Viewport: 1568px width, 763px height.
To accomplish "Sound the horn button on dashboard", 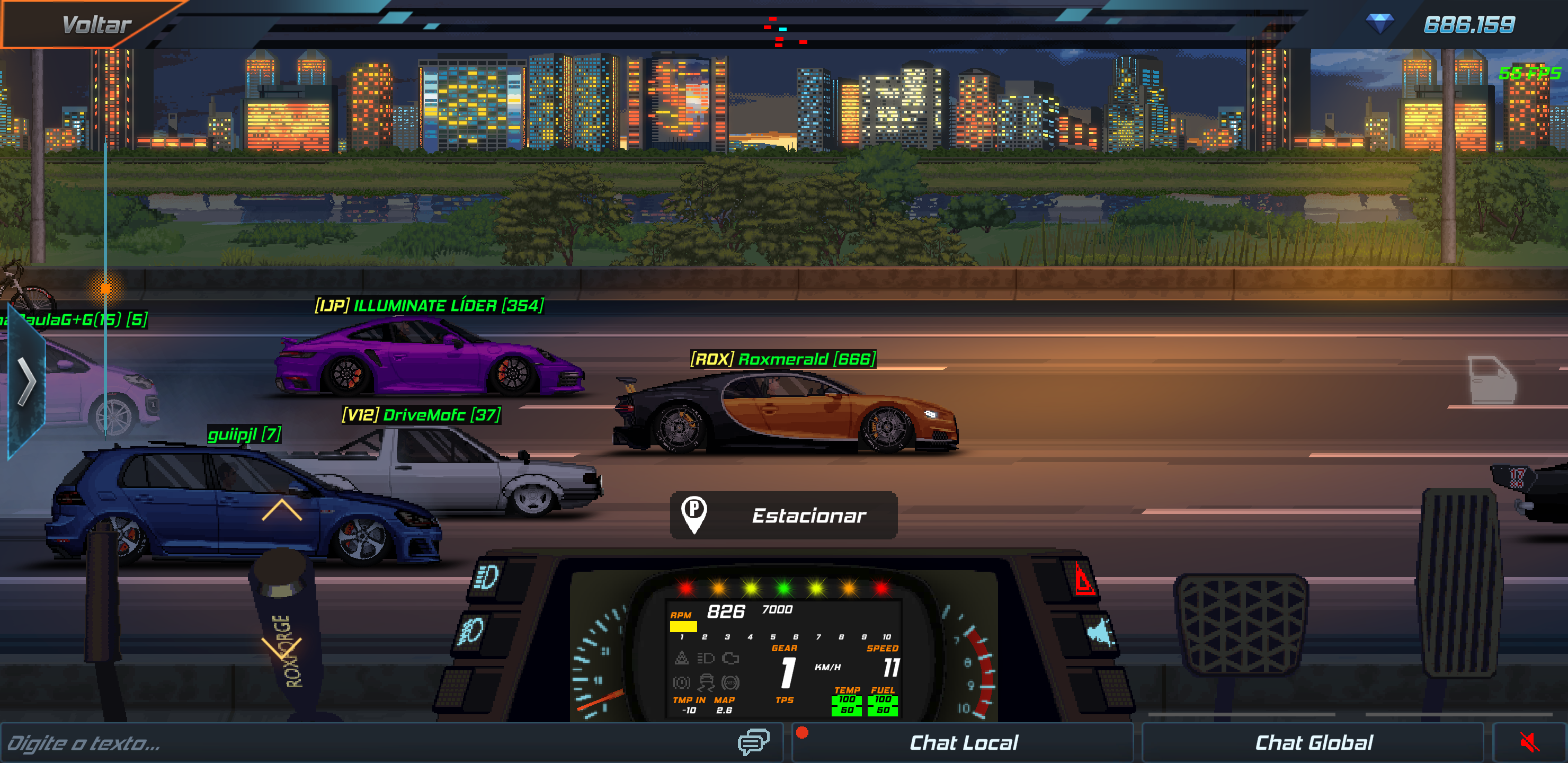I will pos(1099,633).
